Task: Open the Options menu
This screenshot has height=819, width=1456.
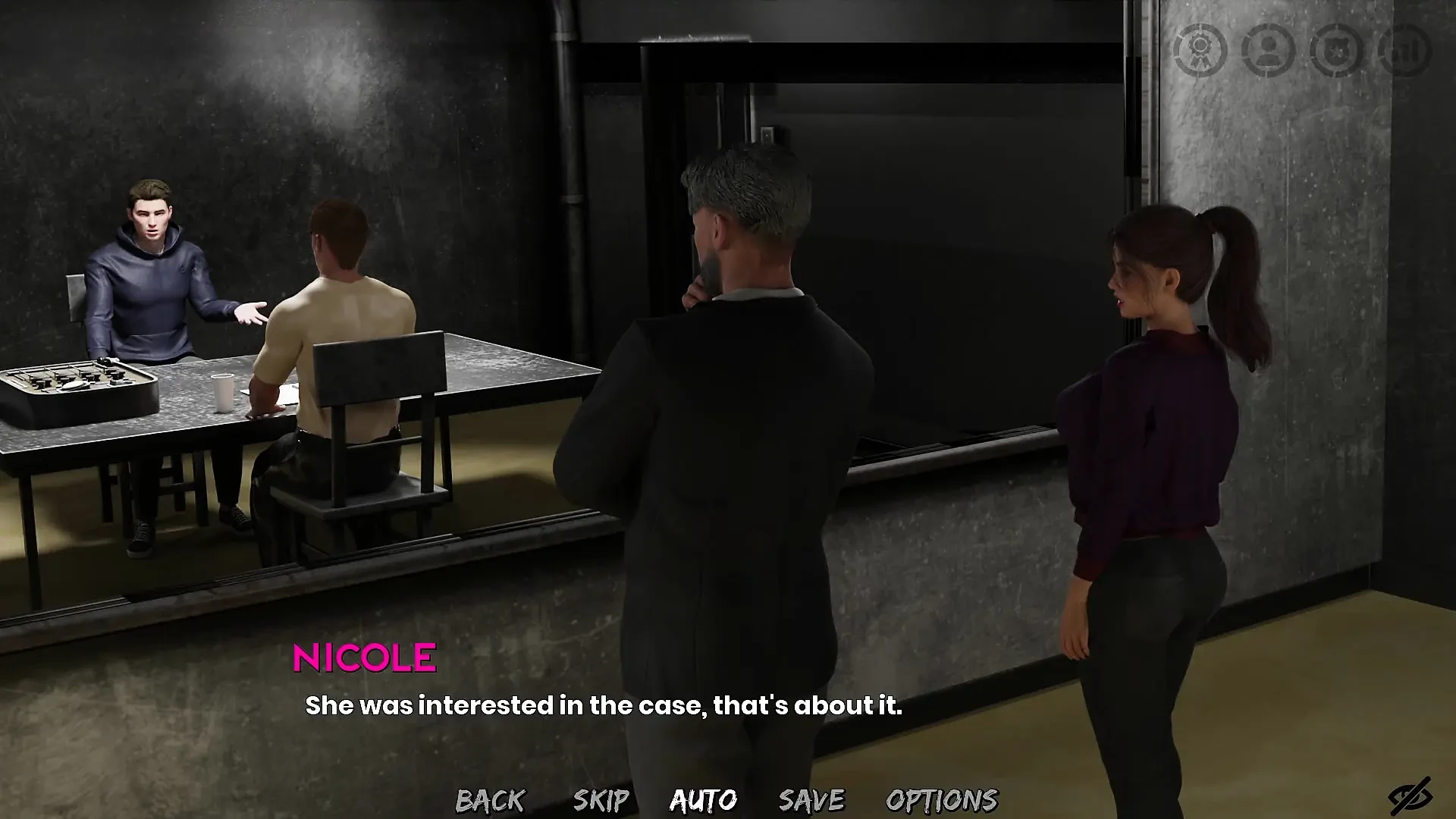Action: click(x=942, y=800)
